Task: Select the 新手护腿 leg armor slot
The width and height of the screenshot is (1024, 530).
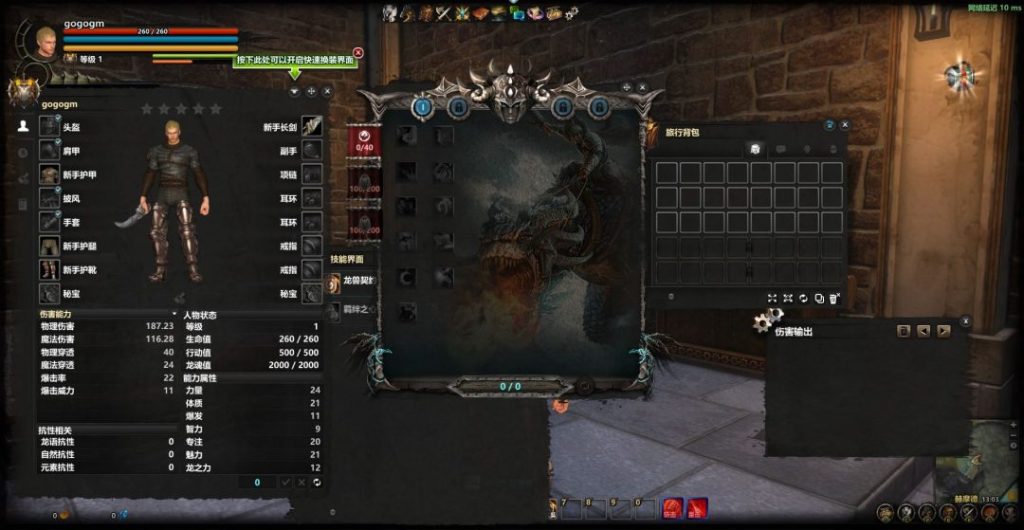Action: 50,246
